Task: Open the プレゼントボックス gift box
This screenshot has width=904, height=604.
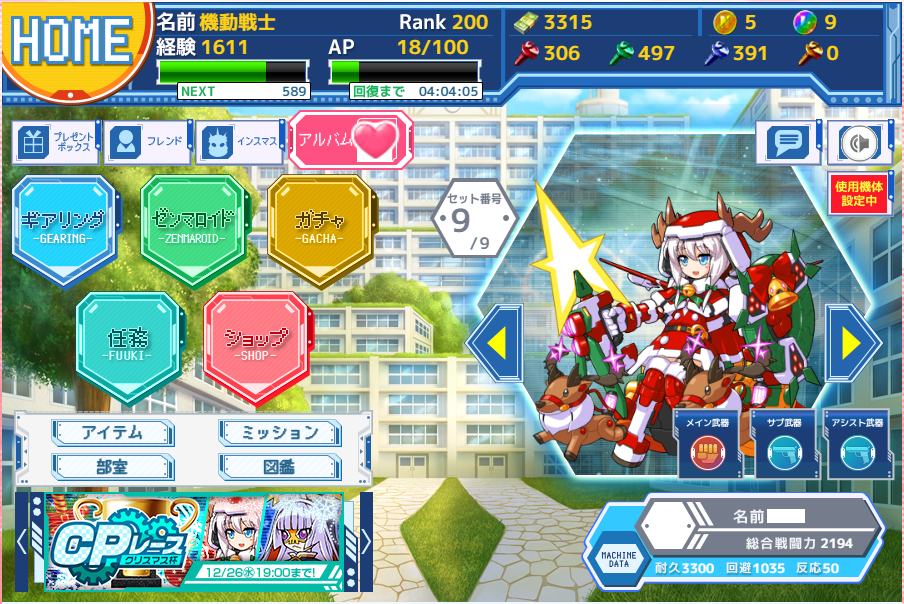Action: [56, 144]
